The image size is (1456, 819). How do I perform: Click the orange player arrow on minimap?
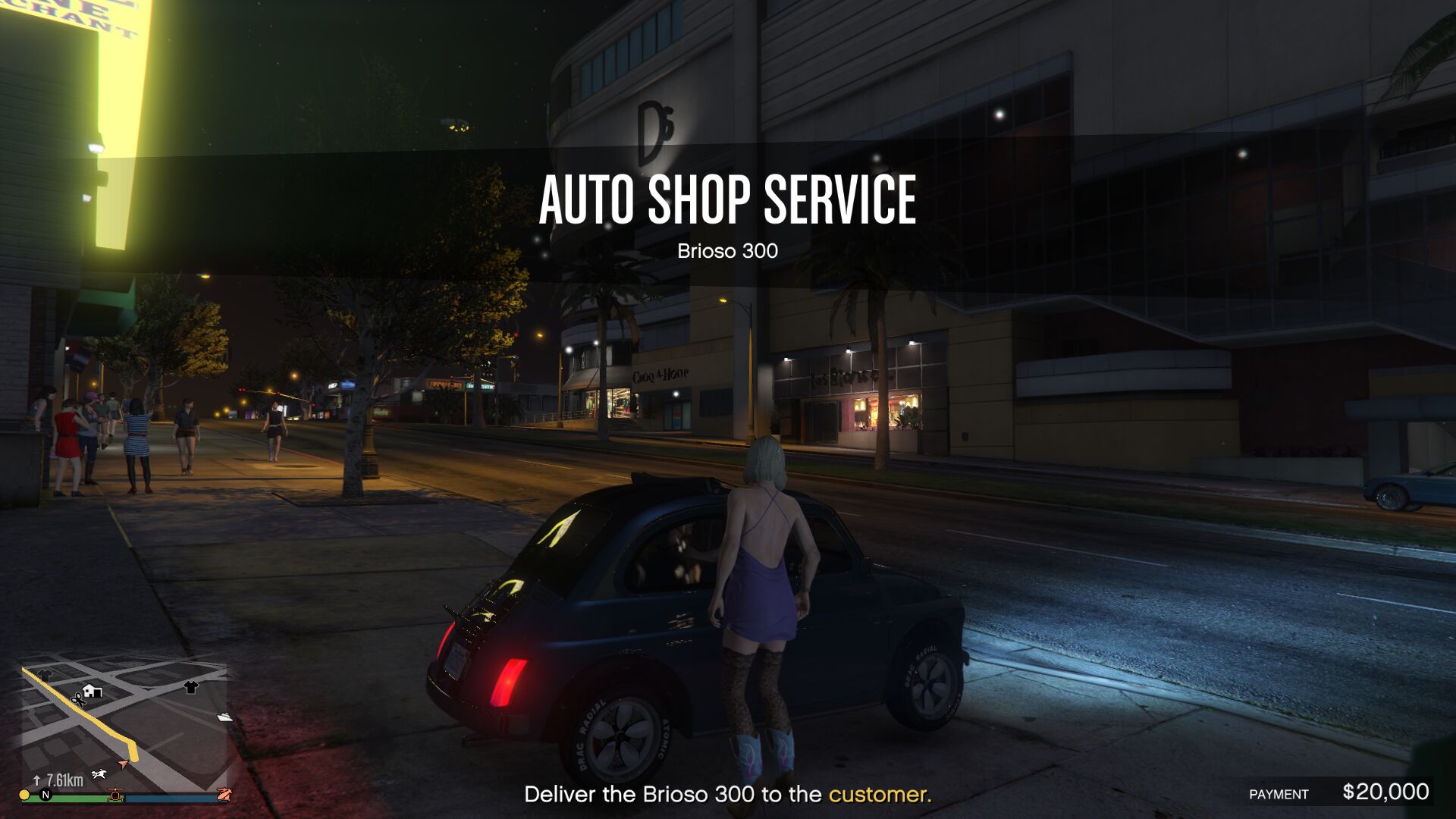pyautogui.click(x=123, y=764)
